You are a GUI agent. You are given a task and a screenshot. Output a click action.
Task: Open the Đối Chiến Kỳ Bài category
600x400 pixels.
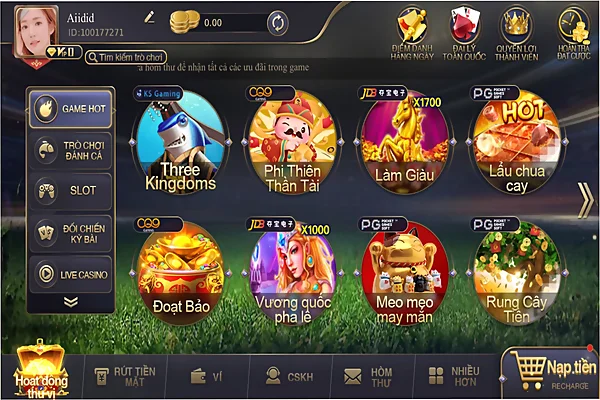click(70, 231)
